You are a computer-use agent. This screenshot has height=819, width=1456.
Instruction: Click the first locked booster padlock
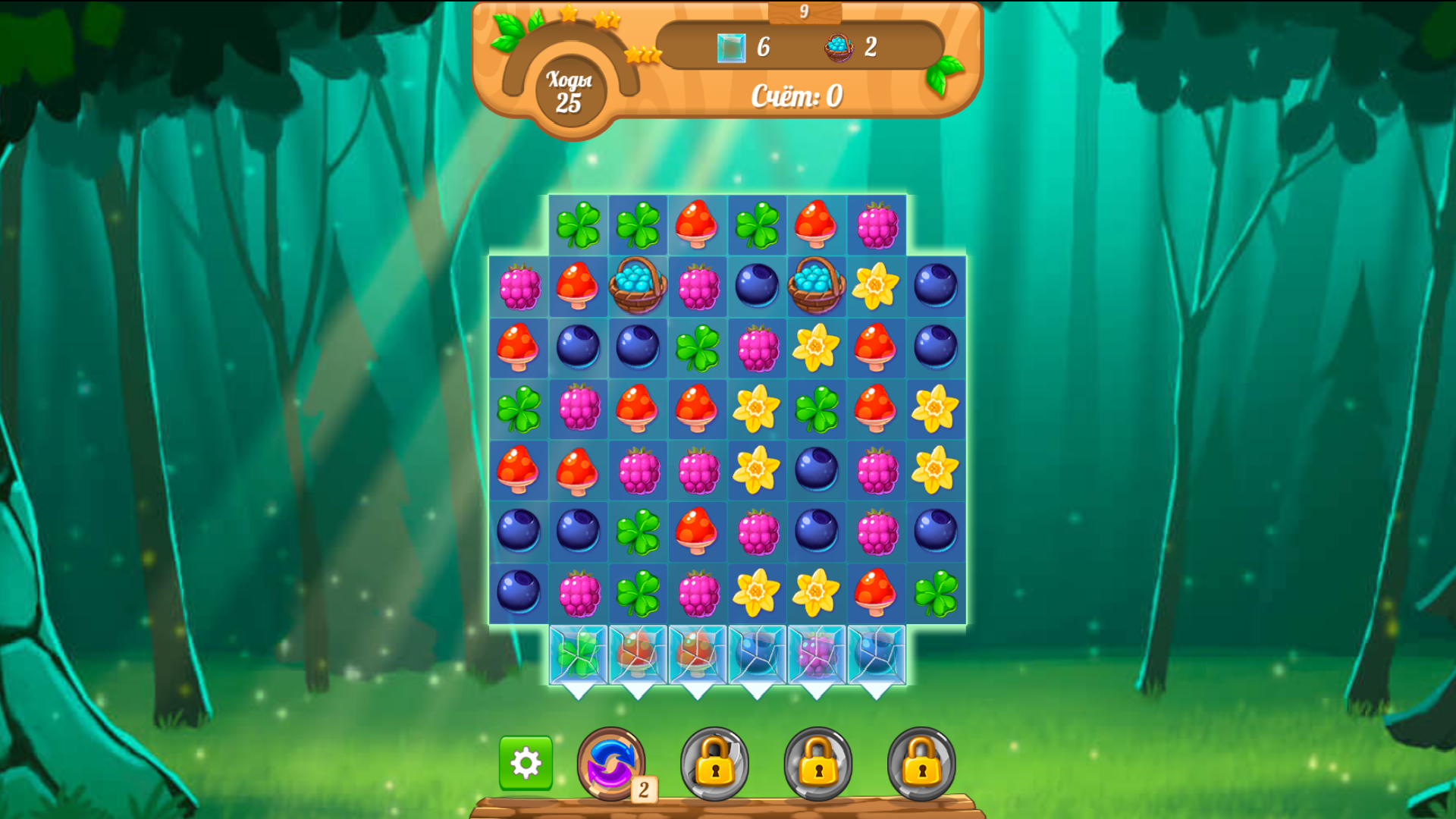(715, 765)
